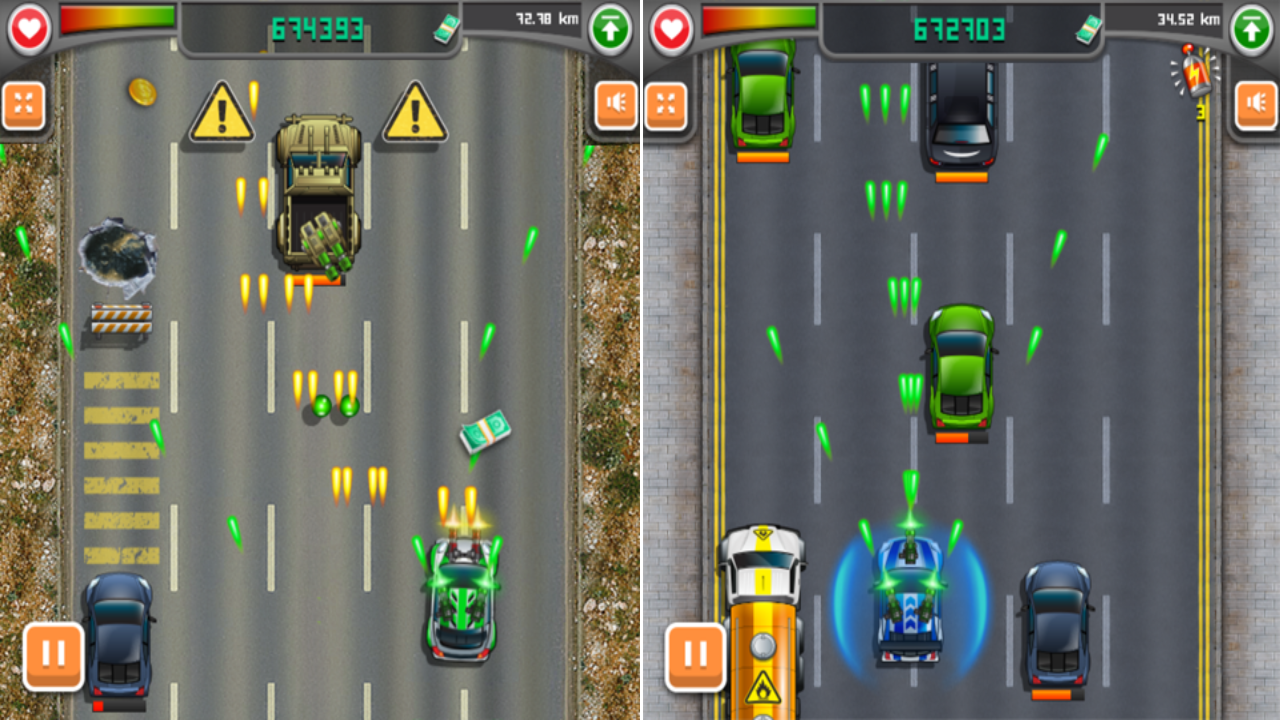
Task: Click the fullscreen resize icon on left screen
Action: (25, 101)
